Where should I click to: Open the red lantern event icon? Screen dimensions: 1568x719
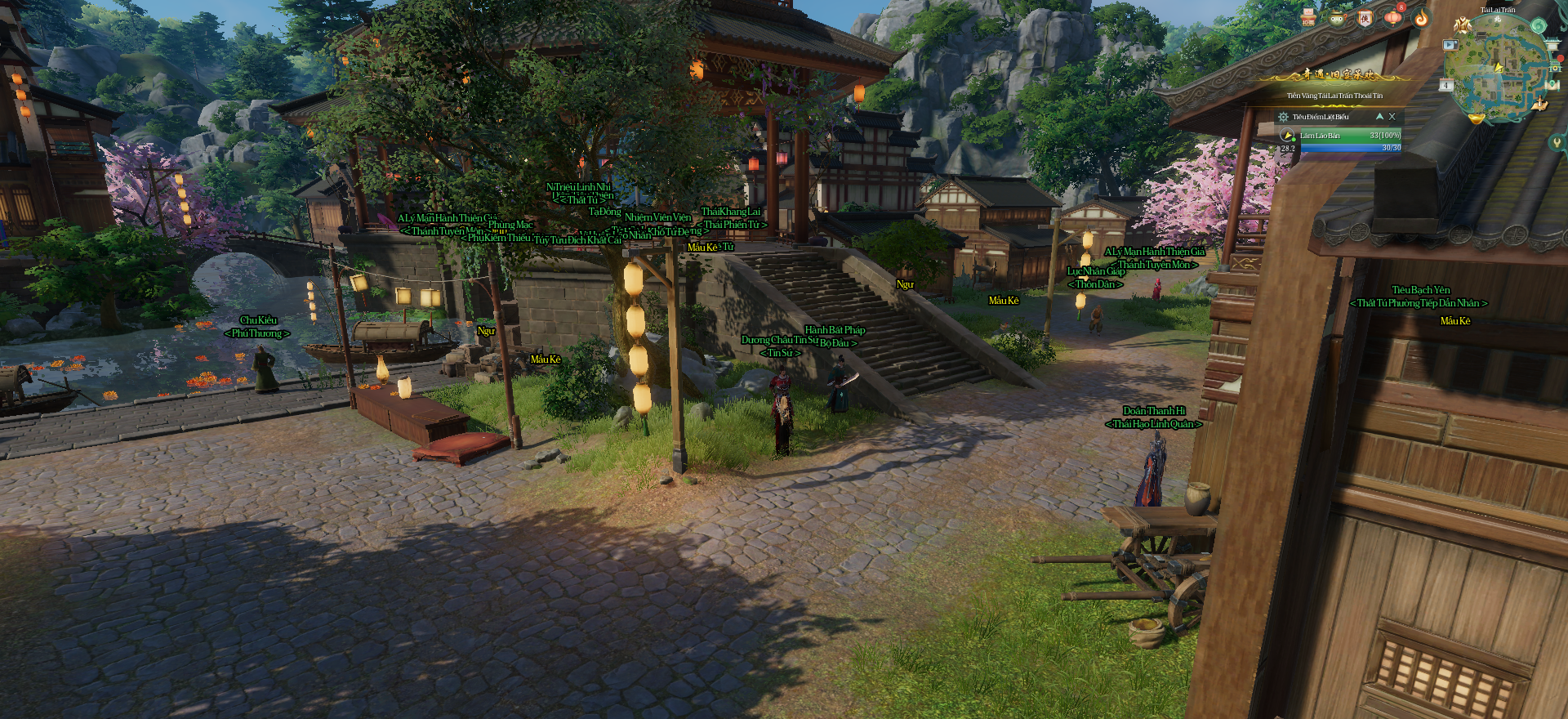(x=1393, y=17)
